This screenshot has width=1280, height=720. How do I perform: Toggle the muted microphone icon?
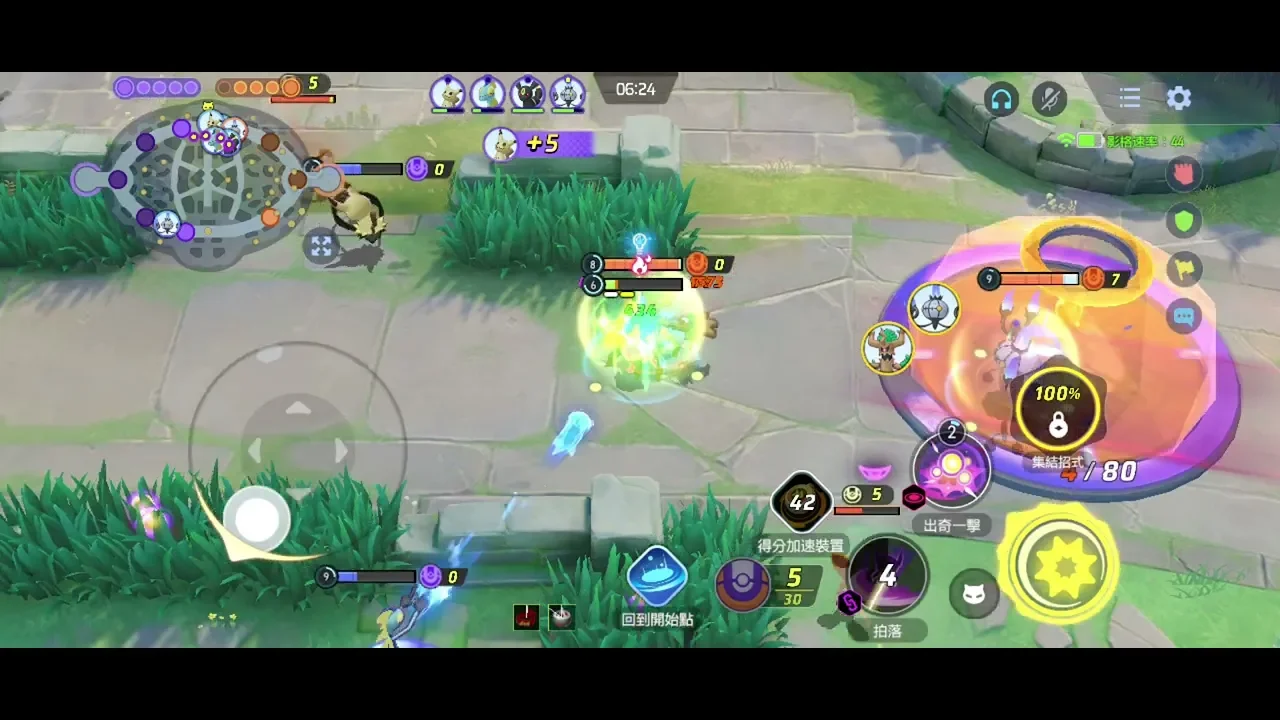[1049, 98]
